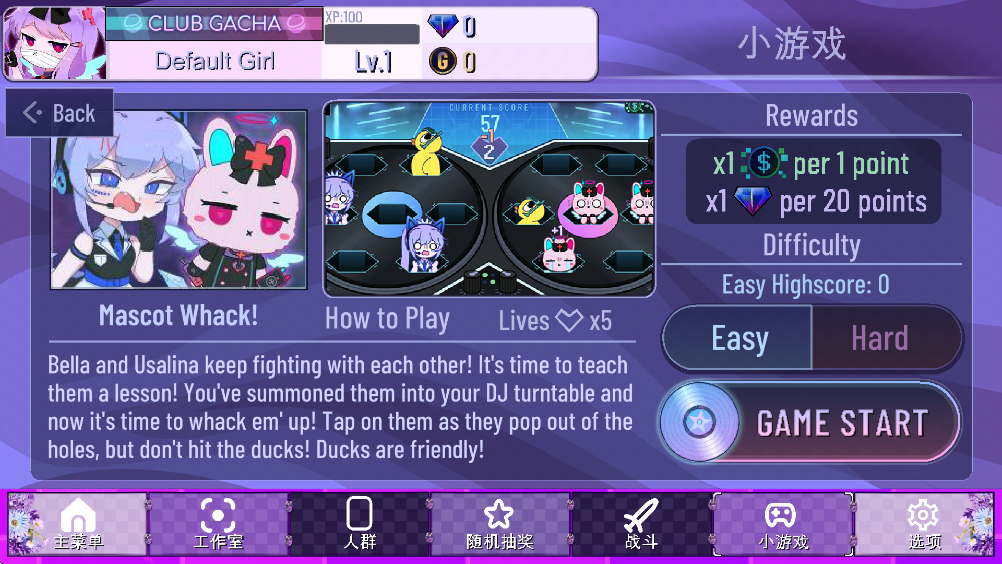Open the 选项 options tab
Viewport: 1002px width, 564px height.
click(x=924, y=524)
